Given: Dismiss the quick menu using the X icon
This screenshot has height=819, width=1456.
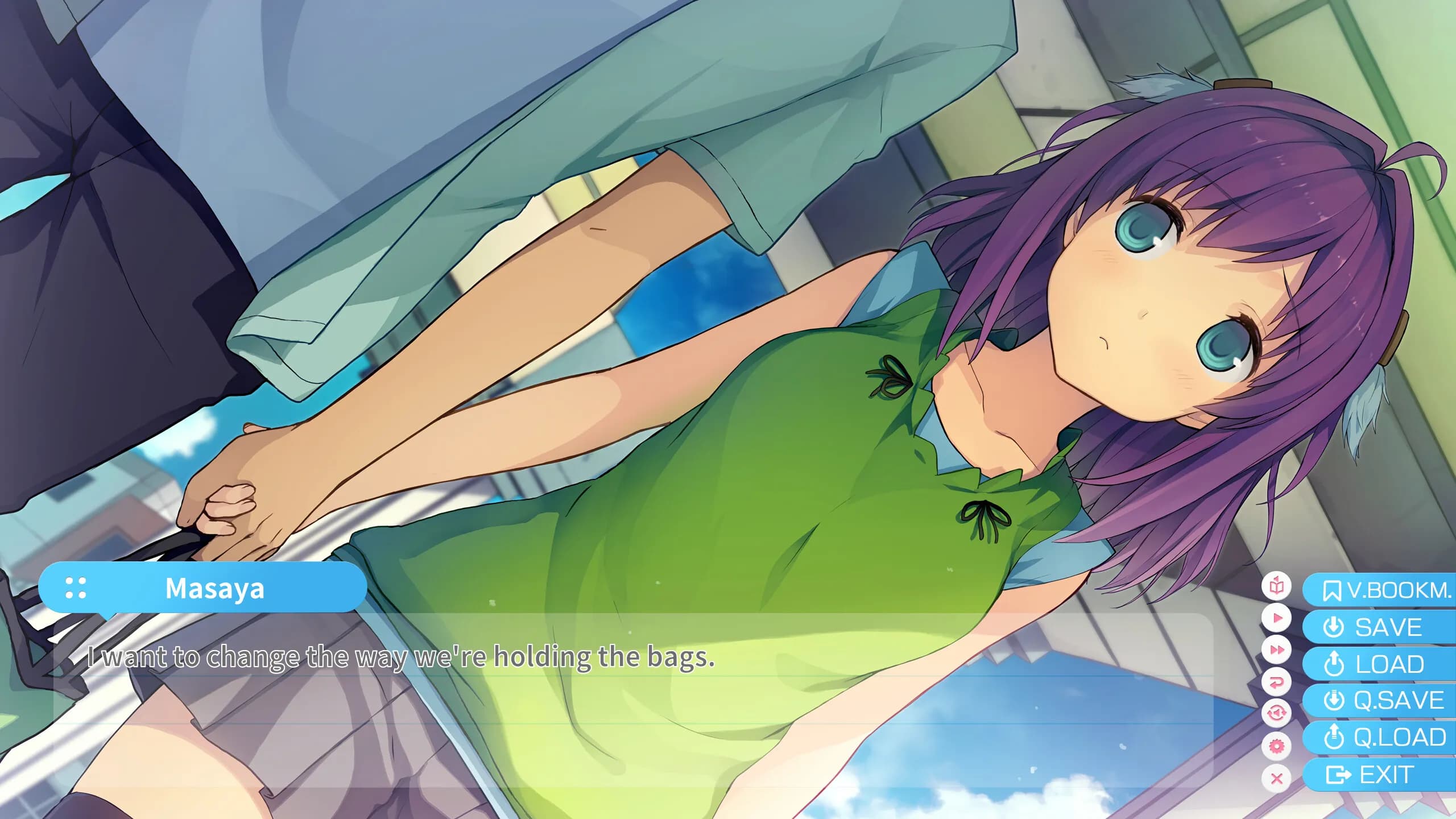Looking at the screenshot, I should 1276,776.
